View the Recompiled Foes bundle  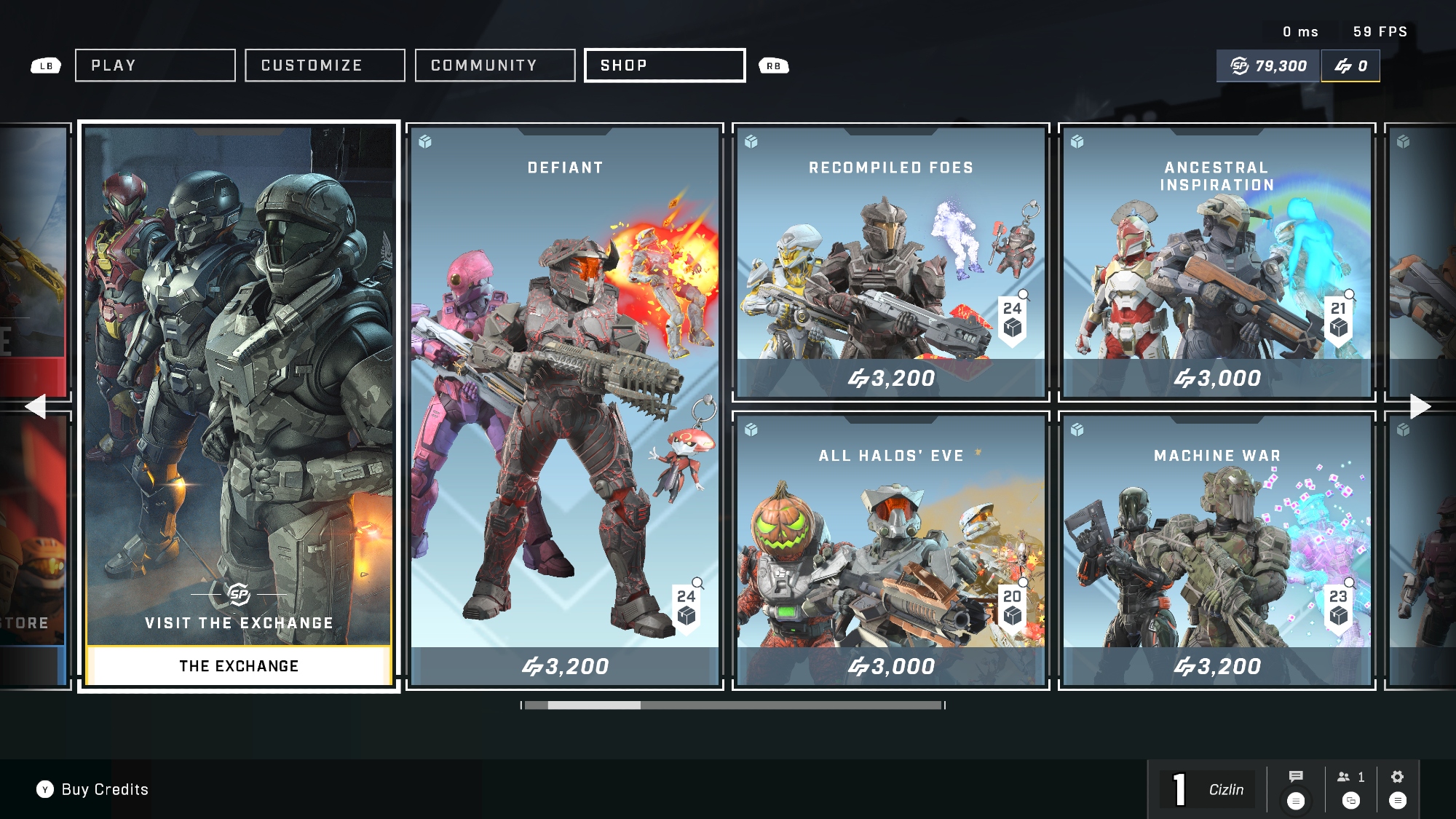891,262
